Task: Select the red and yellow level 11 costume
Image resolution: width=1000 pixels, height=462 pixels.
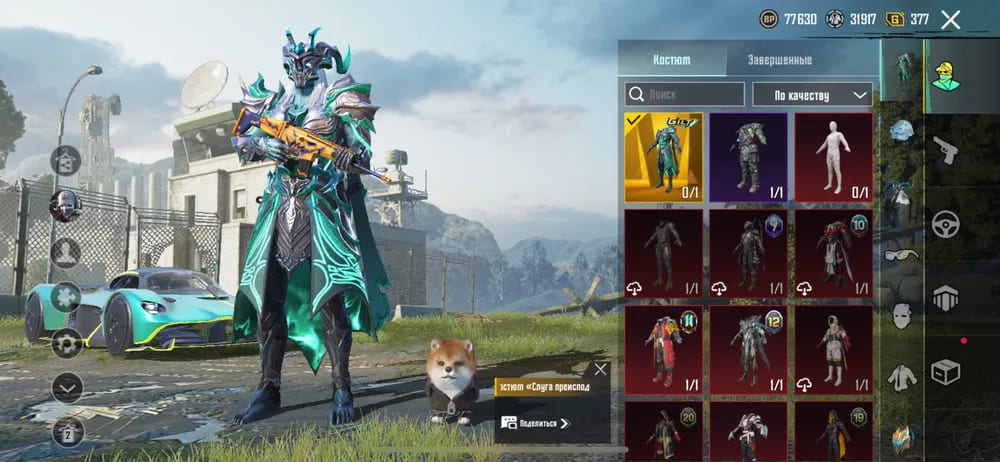Action: pos(663,350)
